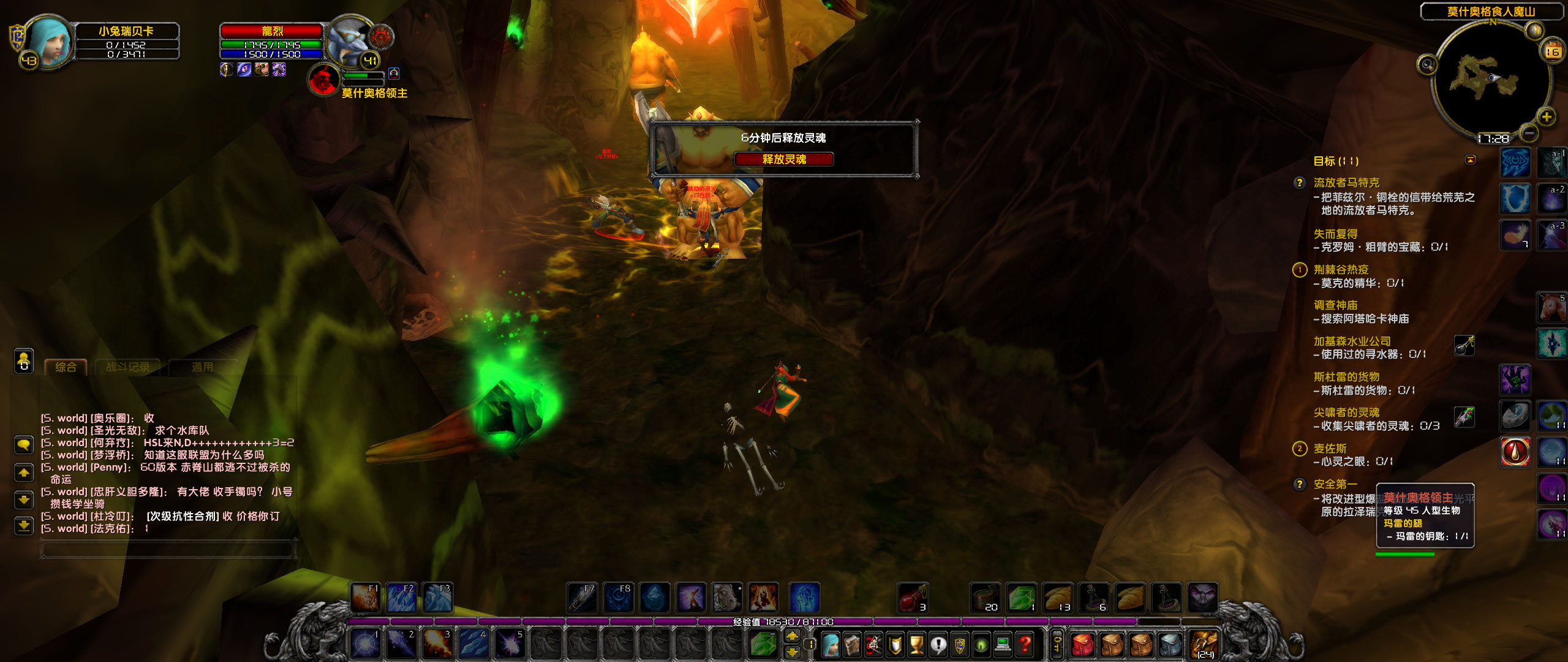Viewport: 1568px width, 662px height.
Task: Zoom in the minimap with plus button
Action: (x=1547, y=116)
